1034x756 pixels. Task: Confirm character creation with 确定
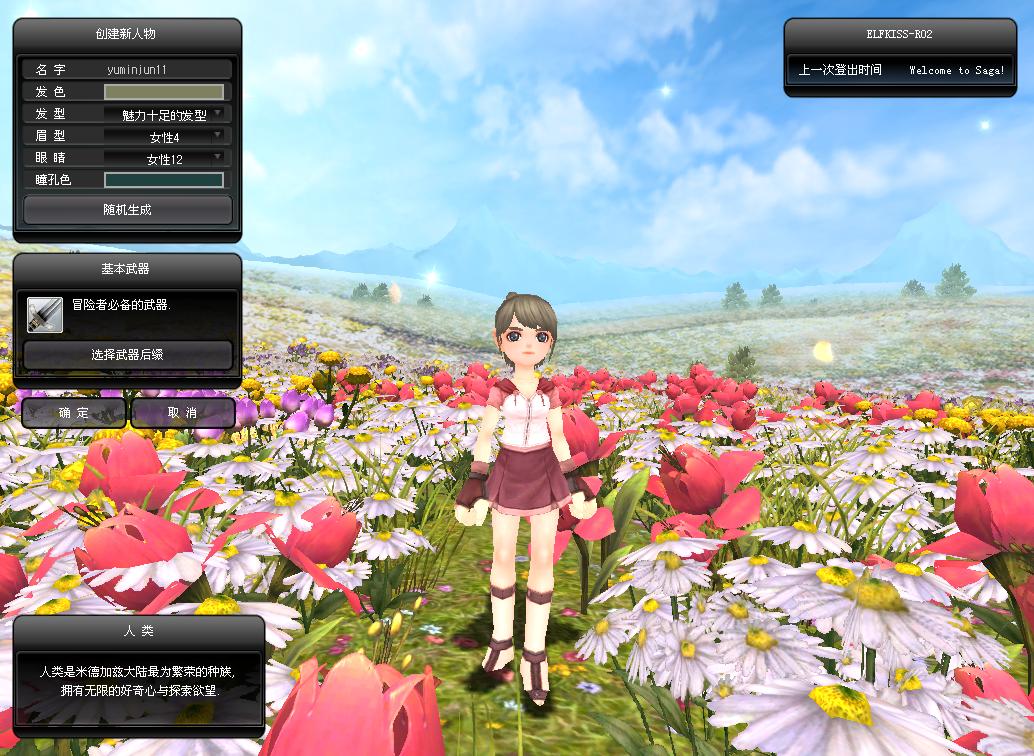pyautogui.click(x=74, y=412)
